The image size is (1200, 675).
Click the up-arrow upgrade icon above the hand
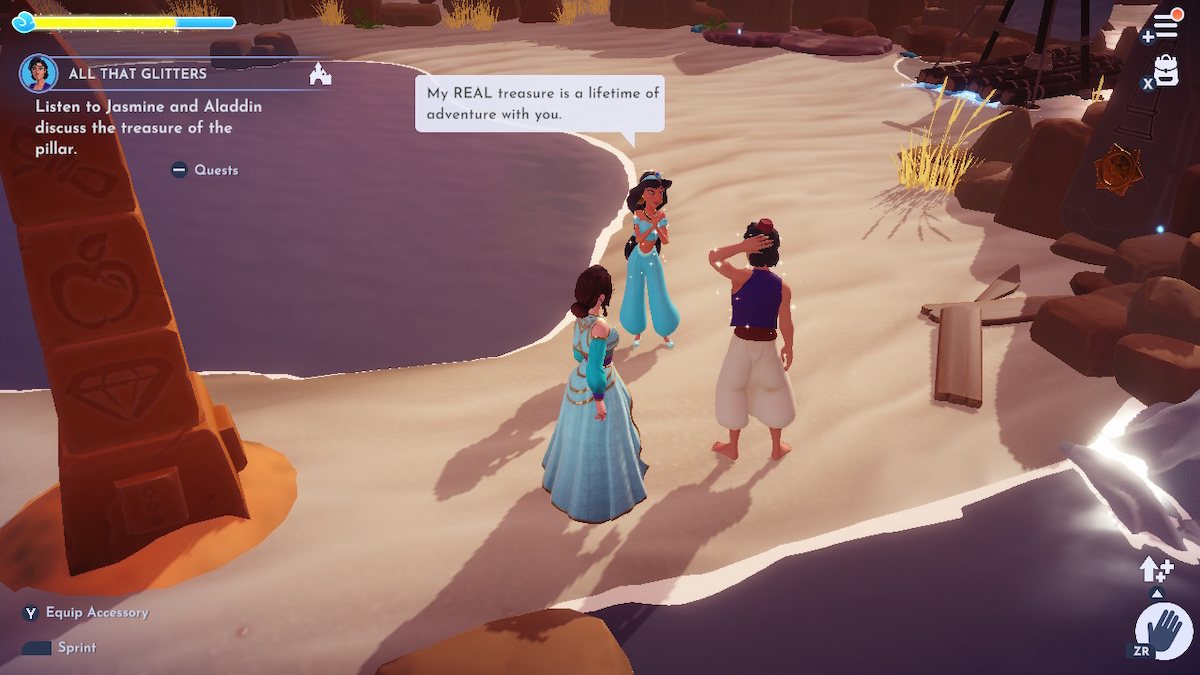point(1155,570)
